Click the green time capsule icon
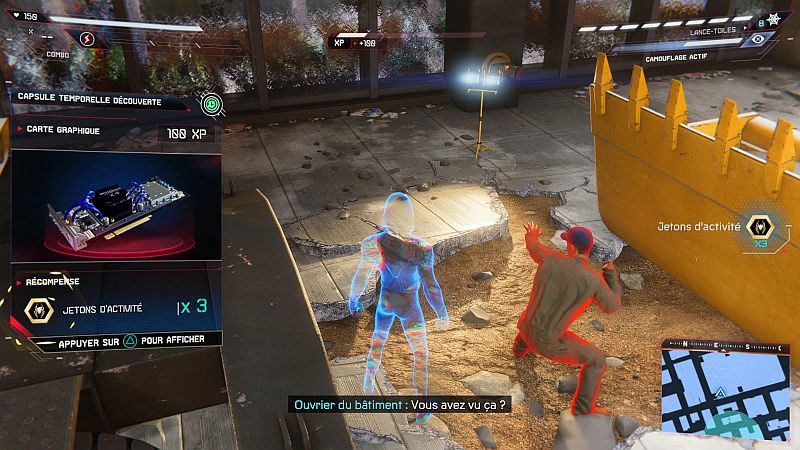The width and height of the screenshot is (800, 450). point(210,102)
